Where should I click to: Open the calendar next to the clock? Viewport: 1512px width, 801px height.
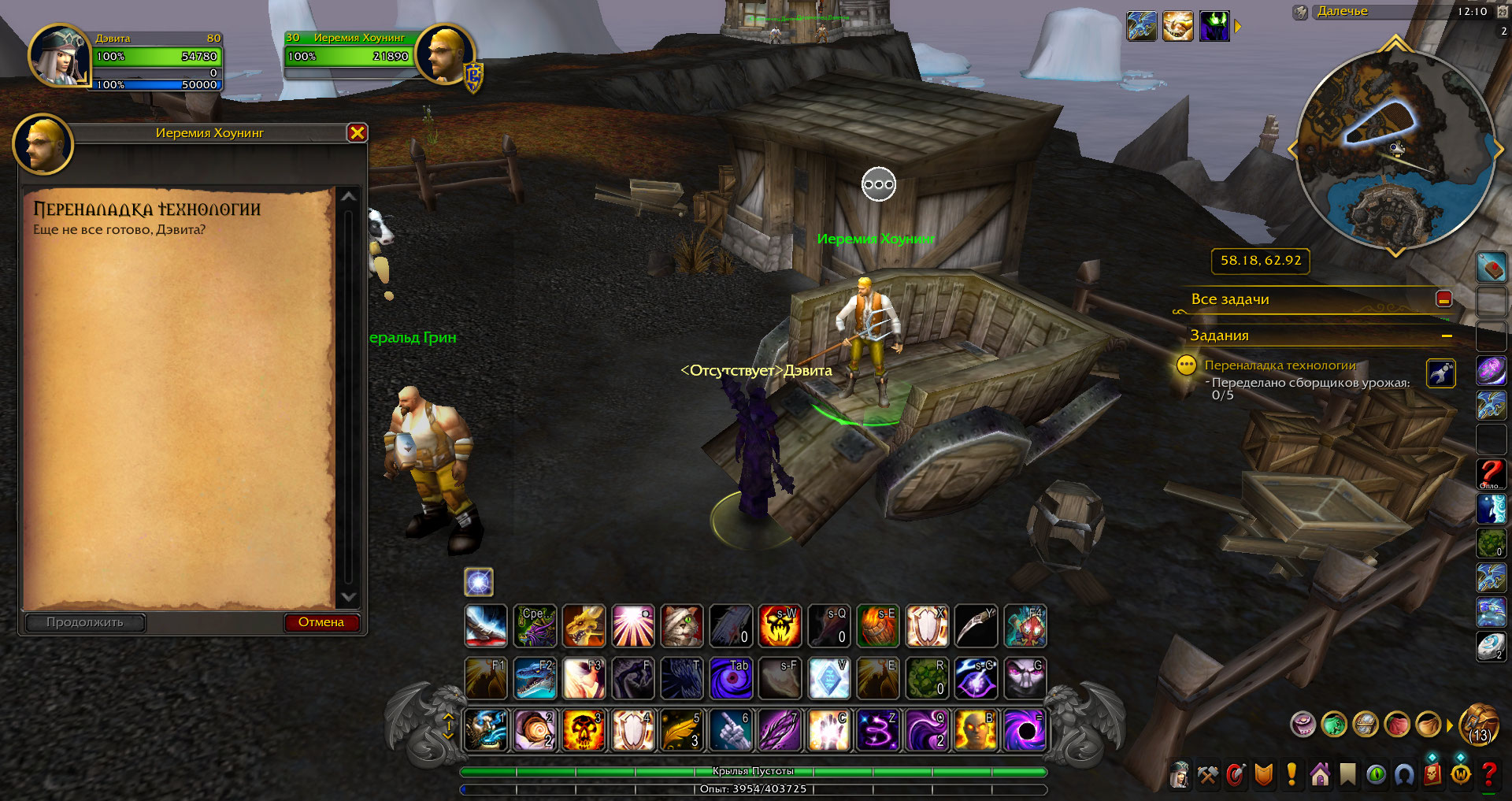(x=1502, y=12)
